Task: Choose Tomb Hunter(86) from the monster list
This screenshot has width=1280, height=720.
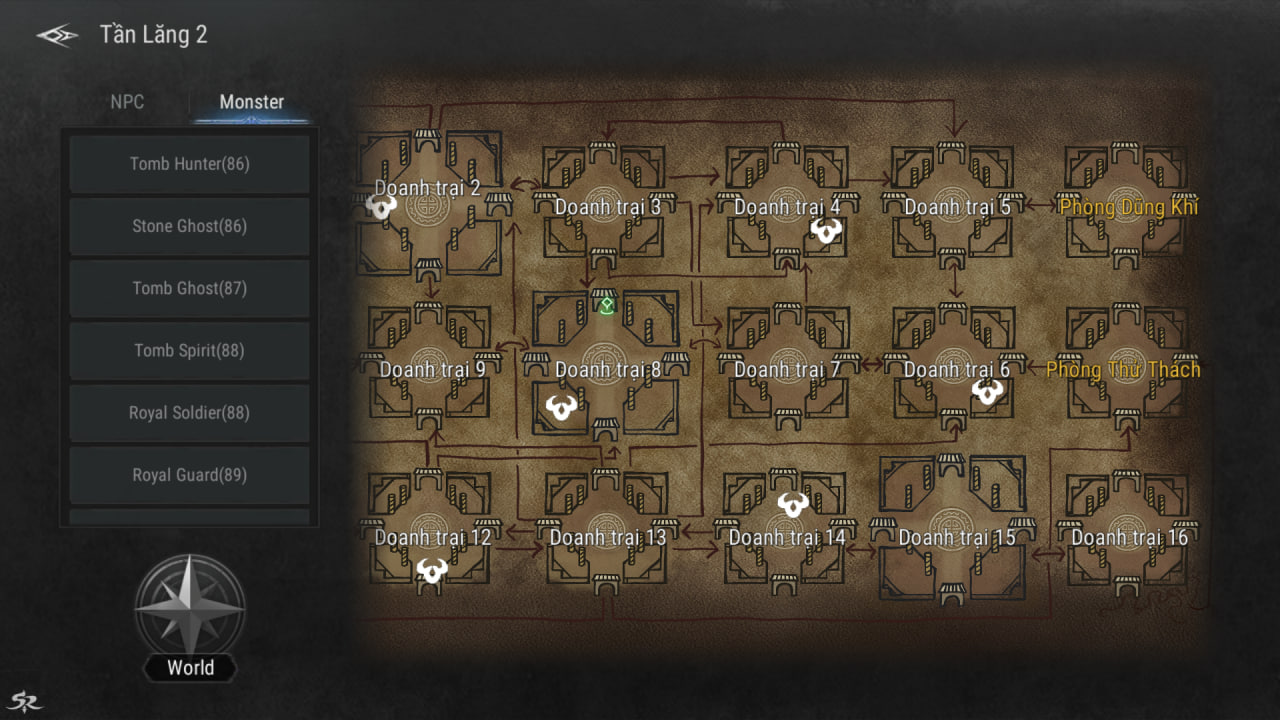Action: pyautogui.click(x=189, y=164)
